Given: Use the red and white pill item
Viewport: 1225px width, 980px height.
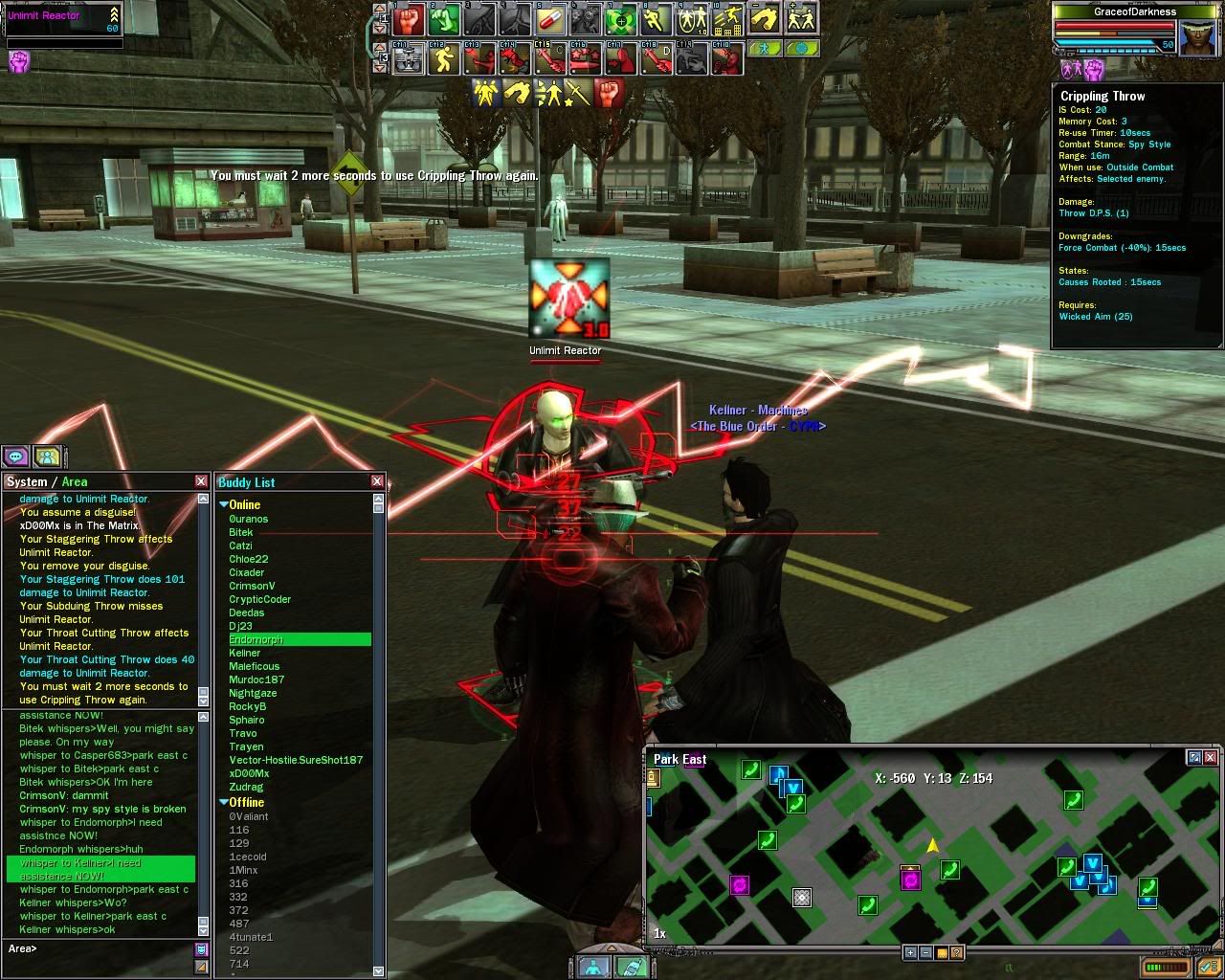Looking at the screenshot, I should coord(551,19).
